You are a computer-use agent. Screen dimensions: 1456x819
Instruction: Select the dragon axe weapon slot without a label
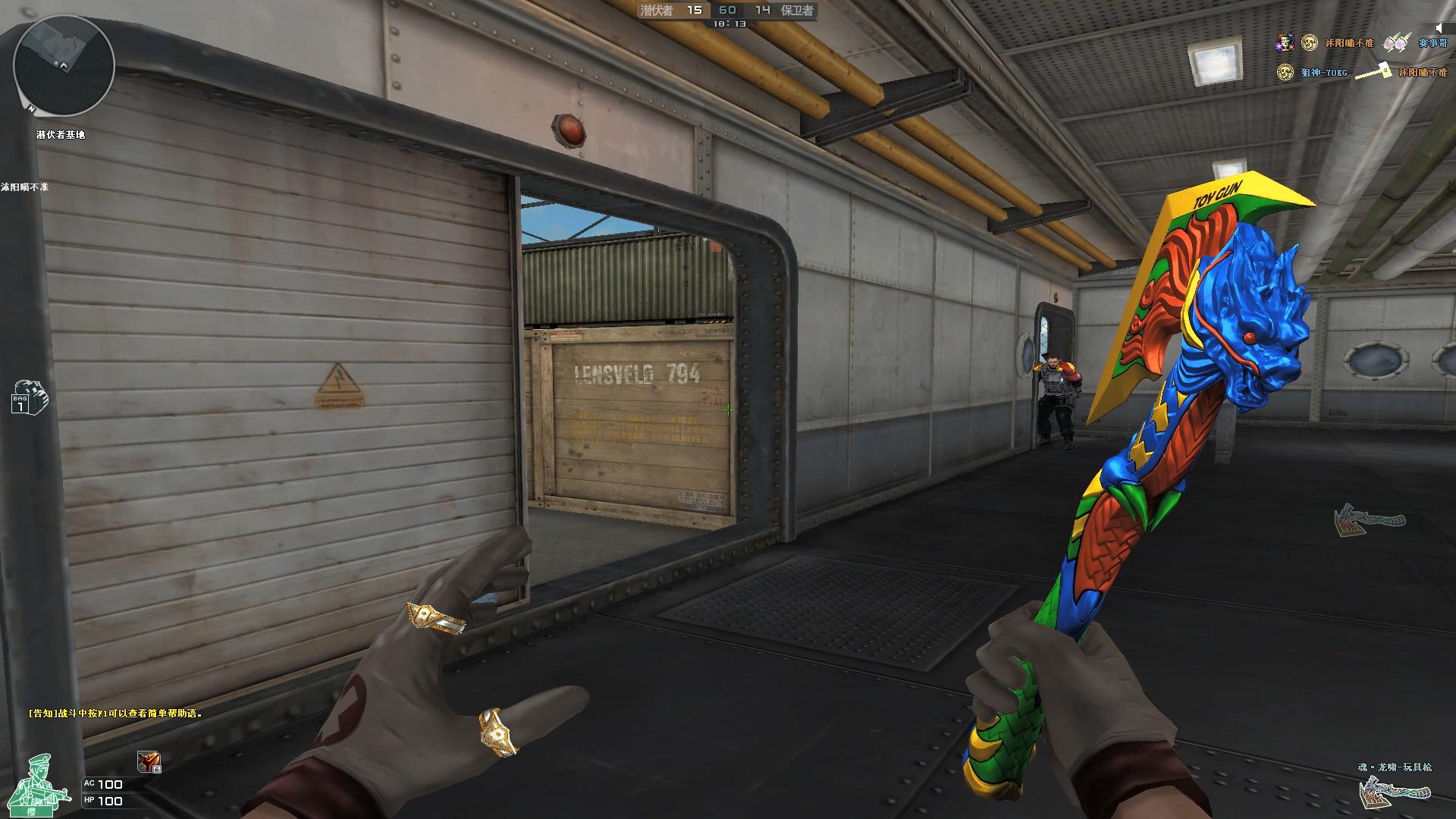1370,519
